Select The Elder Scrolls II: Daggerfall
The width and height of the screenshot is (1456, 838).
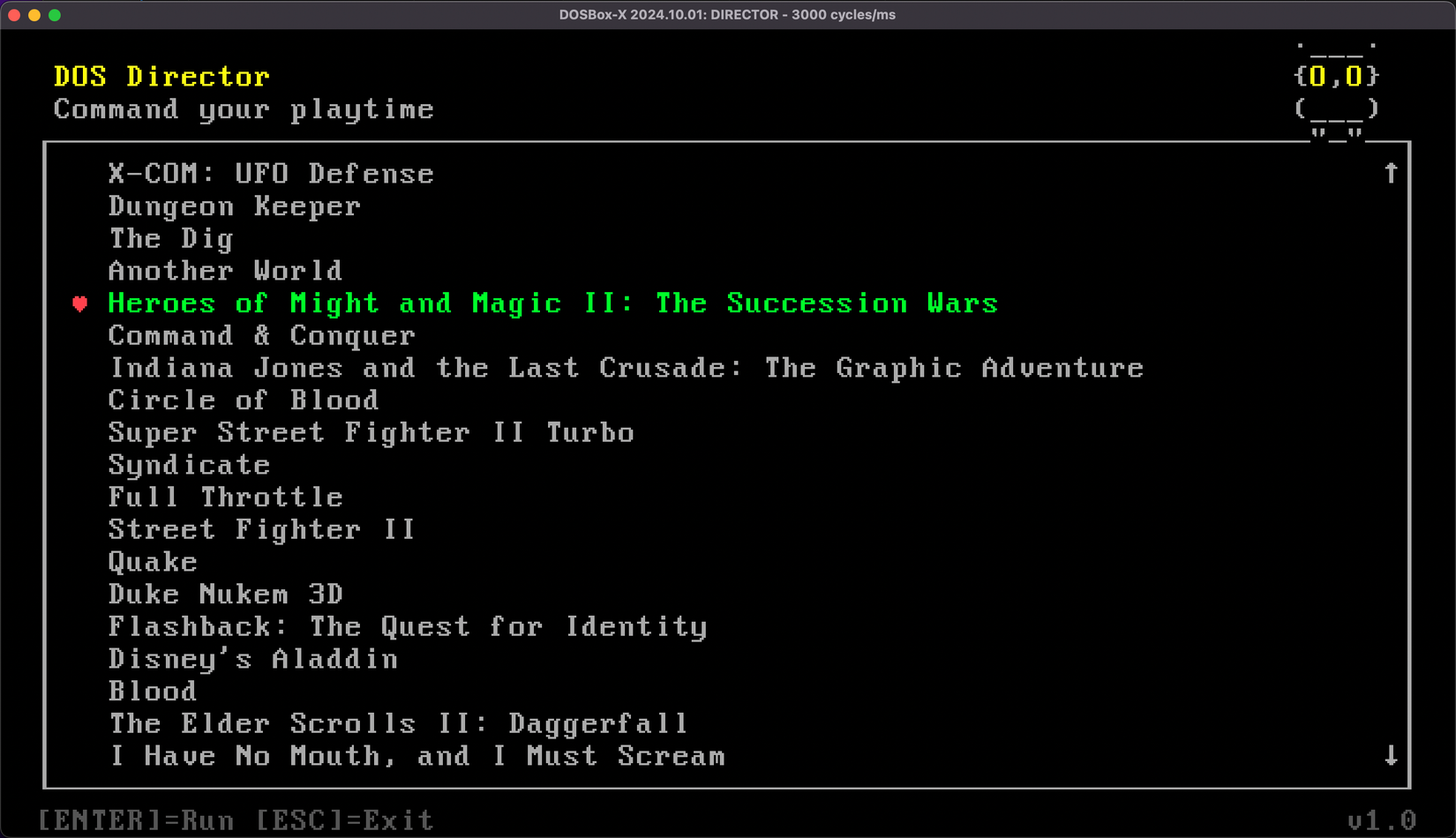(x=397, y=722)
